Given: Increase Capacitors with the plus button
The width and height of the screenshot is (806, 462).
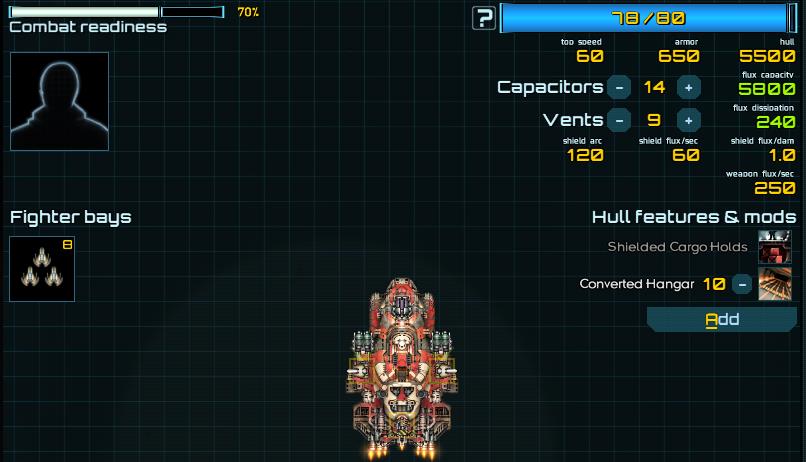Looking at the screenshot, I should [x=688, y=87].
